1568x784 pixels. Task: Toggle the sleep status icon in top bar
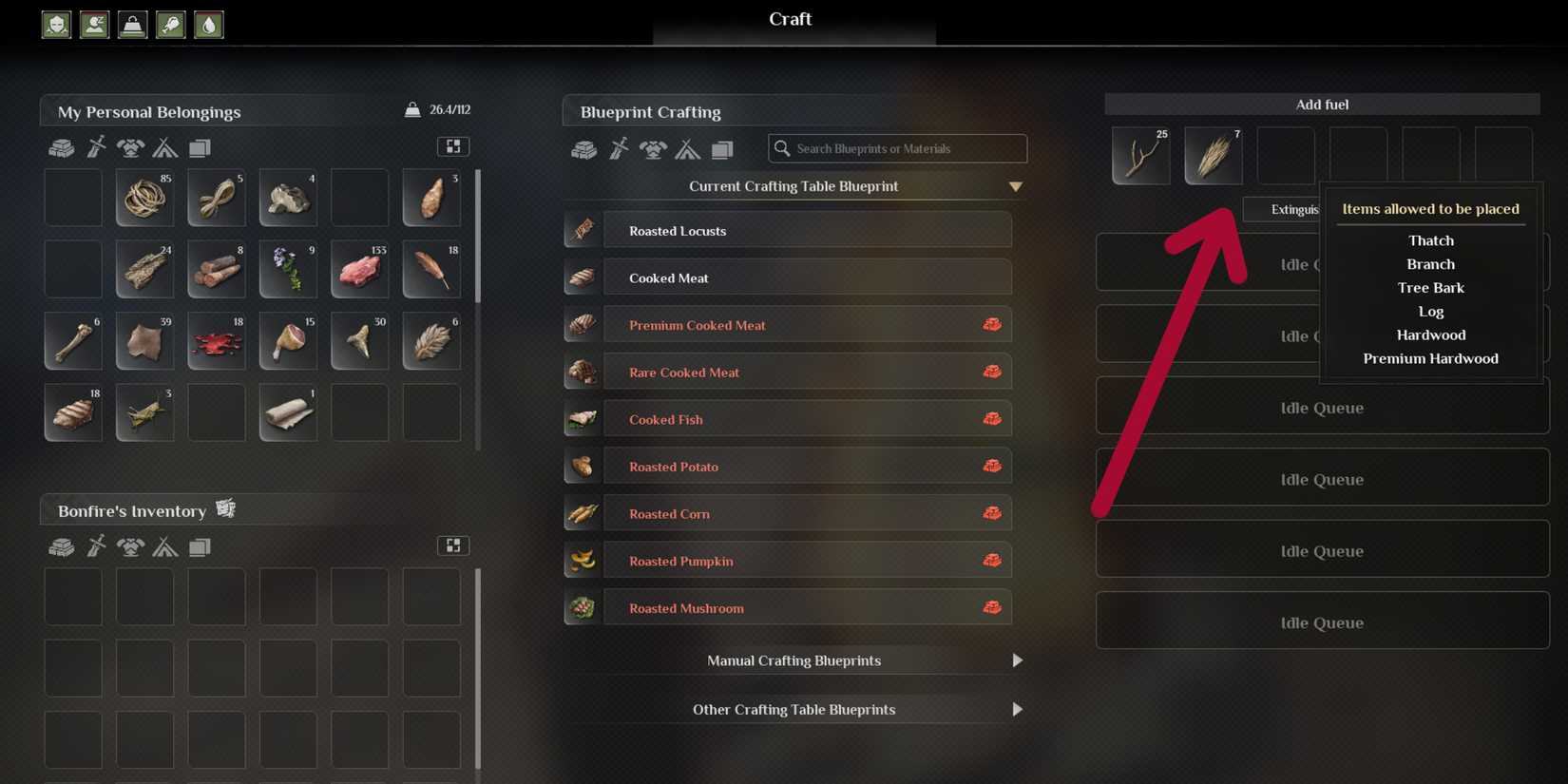(94, 25)
